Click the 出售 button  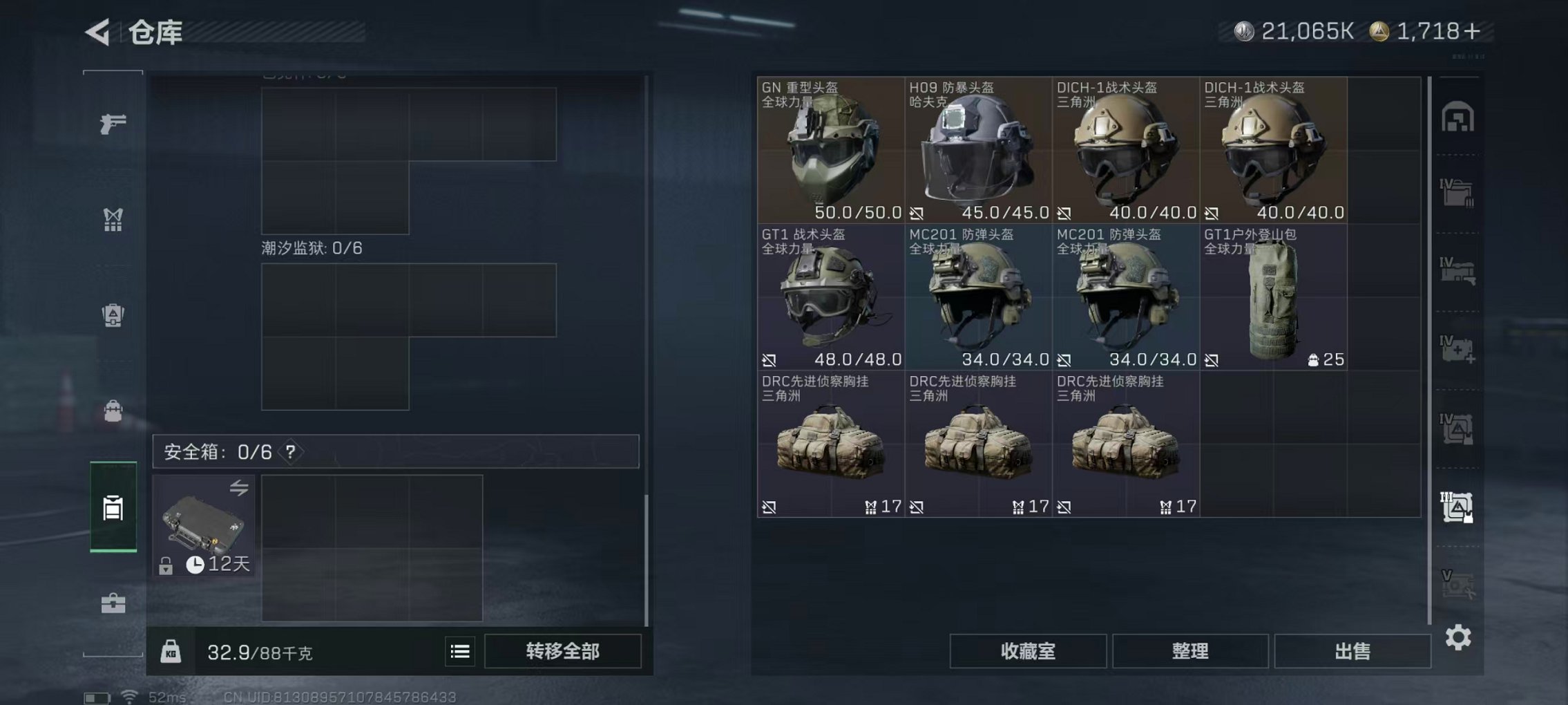(x=1352, y=650)
